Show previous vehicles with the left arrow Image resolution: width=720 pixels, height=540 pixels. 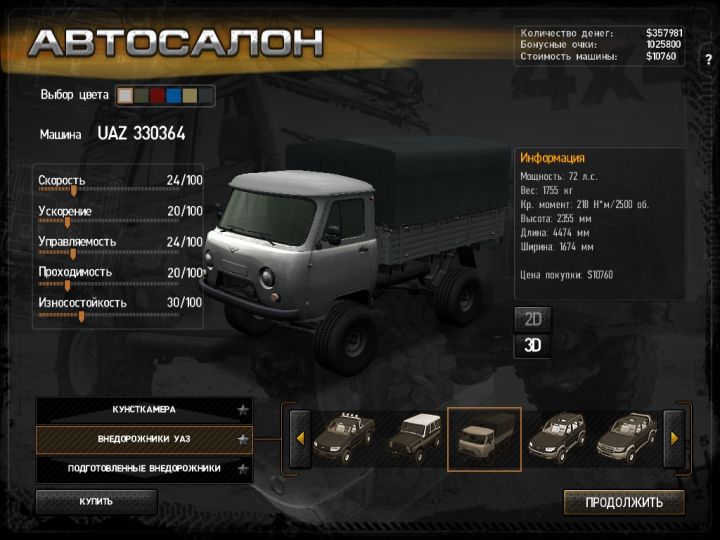tap(299, 438)
